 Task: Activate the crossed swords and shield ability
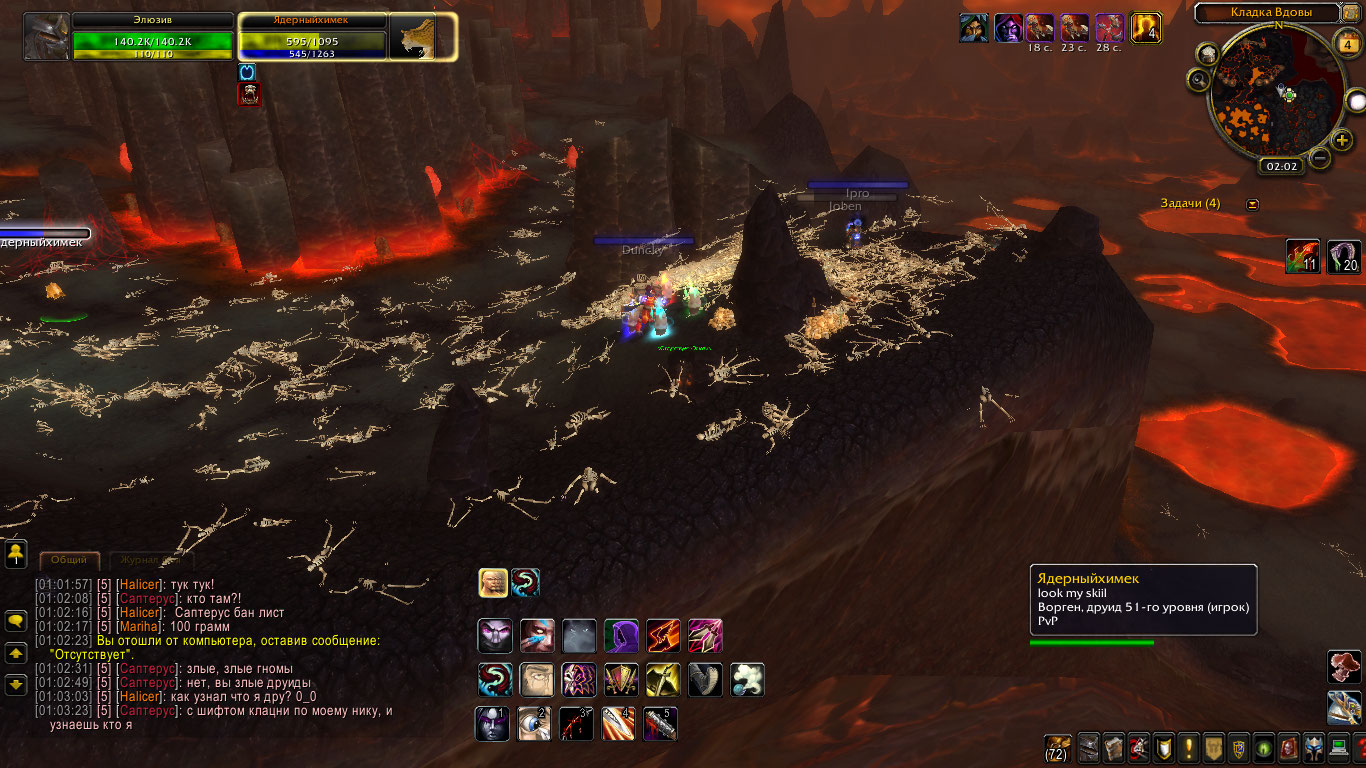click(x=621, y=680)
